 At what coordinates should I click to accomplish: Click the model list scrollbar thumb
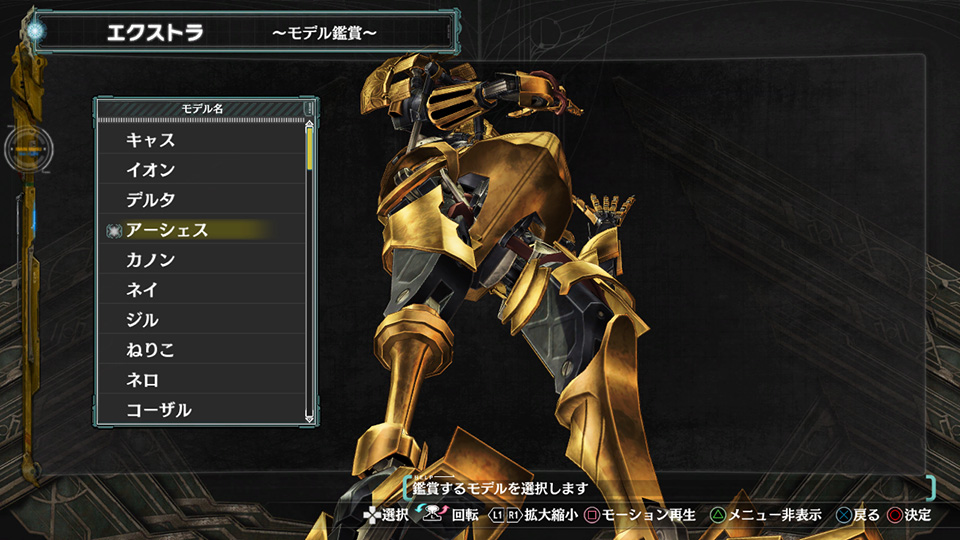[x=310, y=148]
